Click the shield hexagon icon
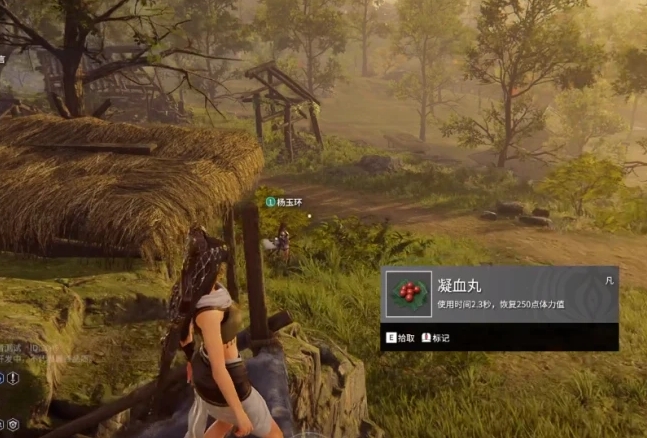647x438 pixels. pyautogui.click(x=13, y=424)
